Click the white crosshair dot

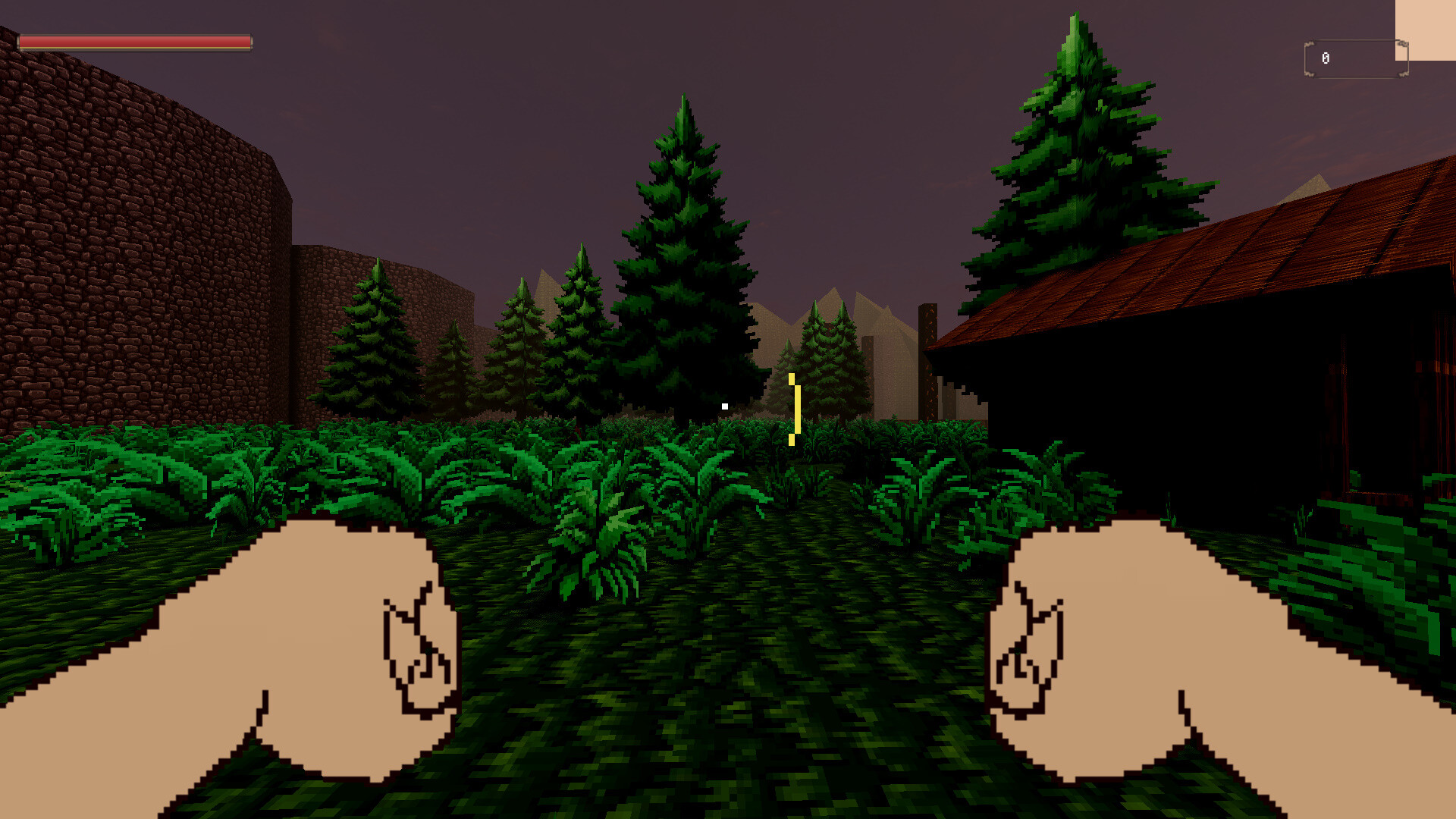click(726, 405)
